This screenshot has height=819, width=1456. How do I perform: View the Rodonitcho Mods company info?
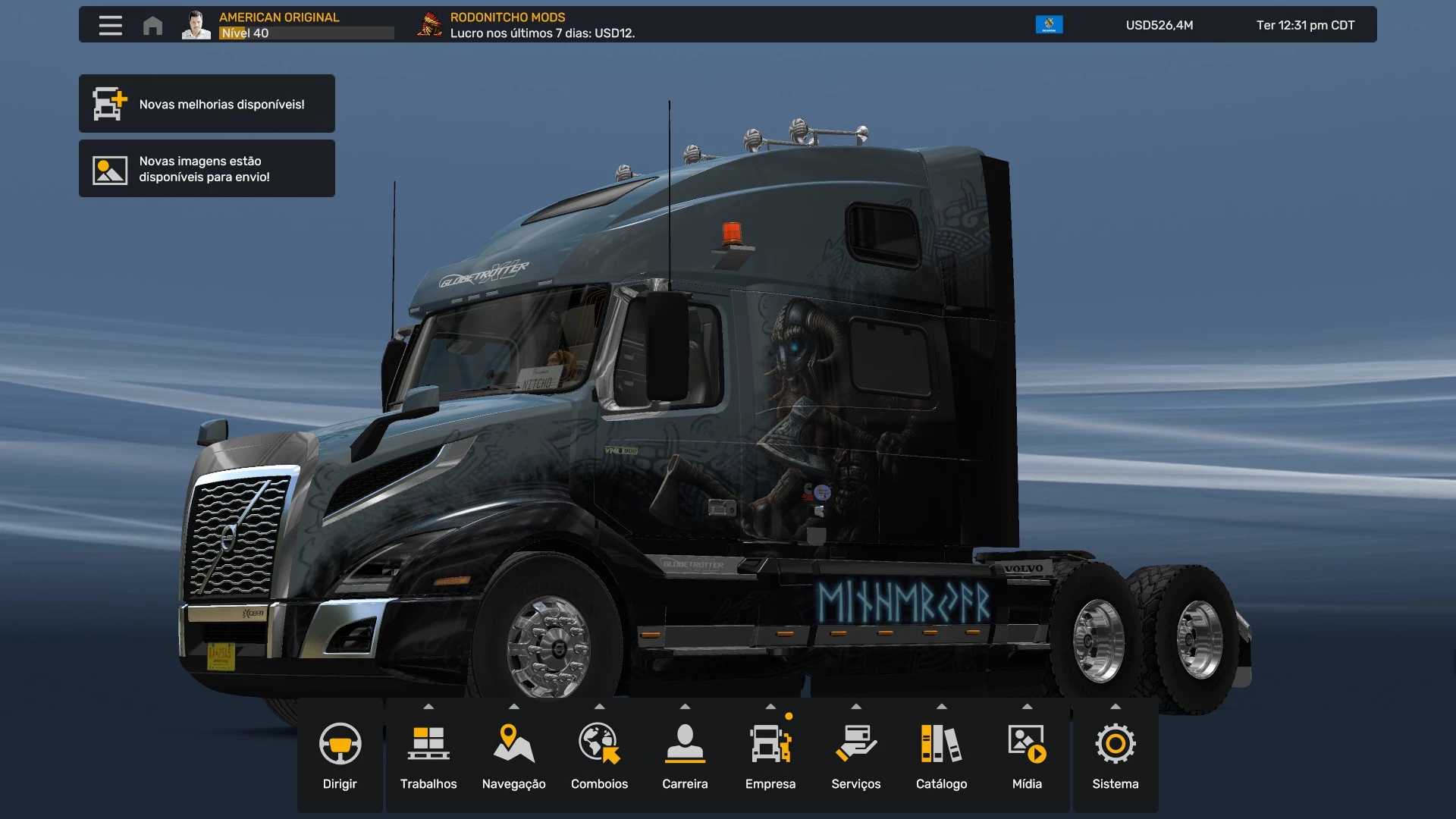[526, 25]
